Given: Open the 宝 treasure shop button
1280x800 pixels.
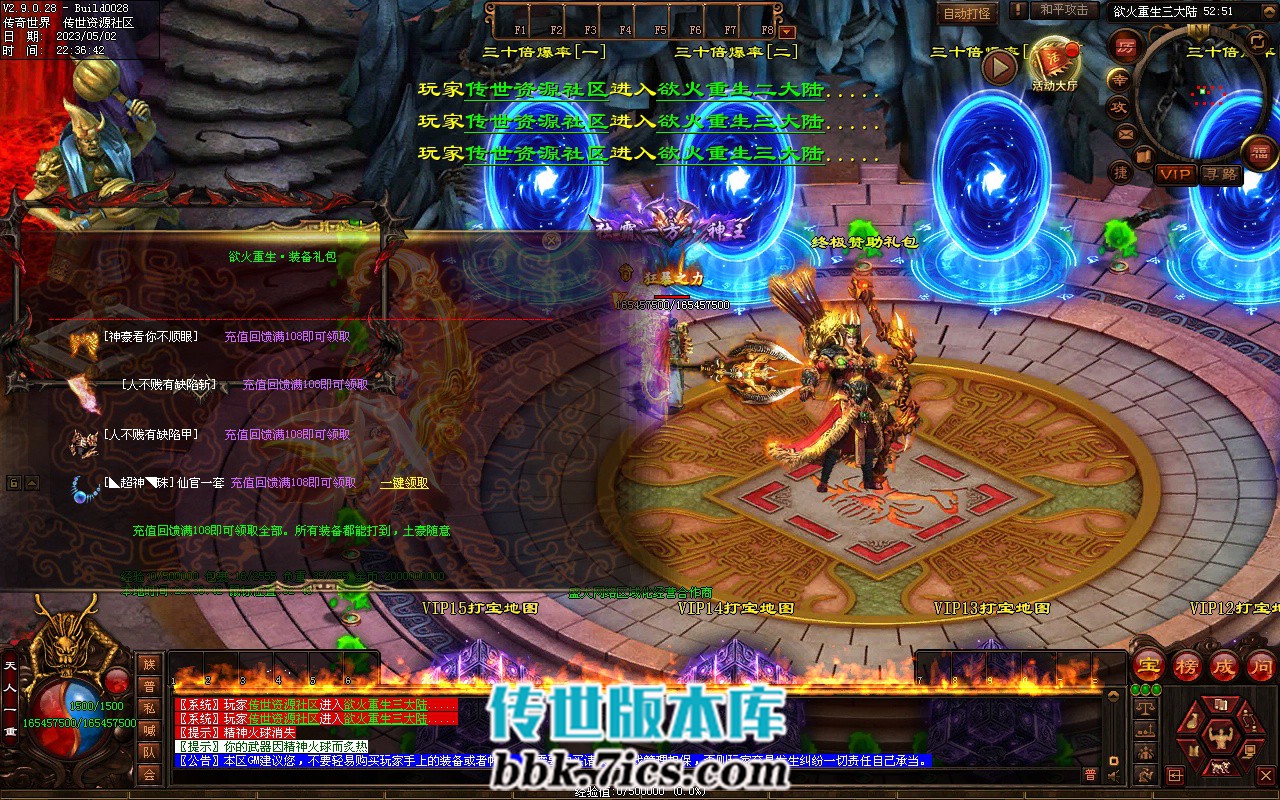Looking at the screenshot, I should coord(1149,666).
